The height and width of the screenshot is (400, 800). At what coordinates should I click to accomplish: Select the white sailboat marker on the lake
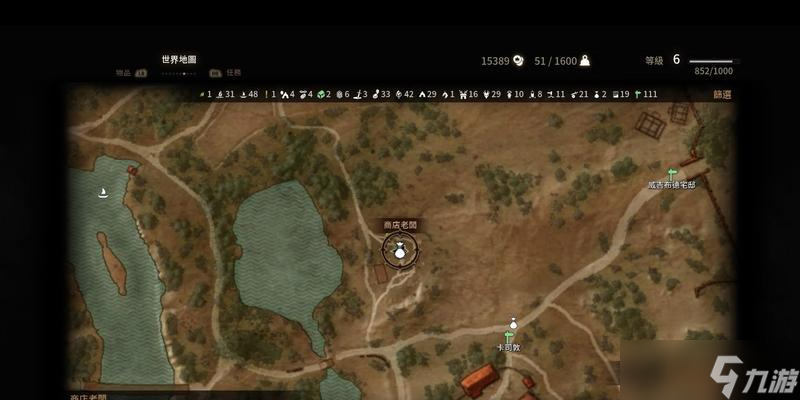tap(103, 192)
